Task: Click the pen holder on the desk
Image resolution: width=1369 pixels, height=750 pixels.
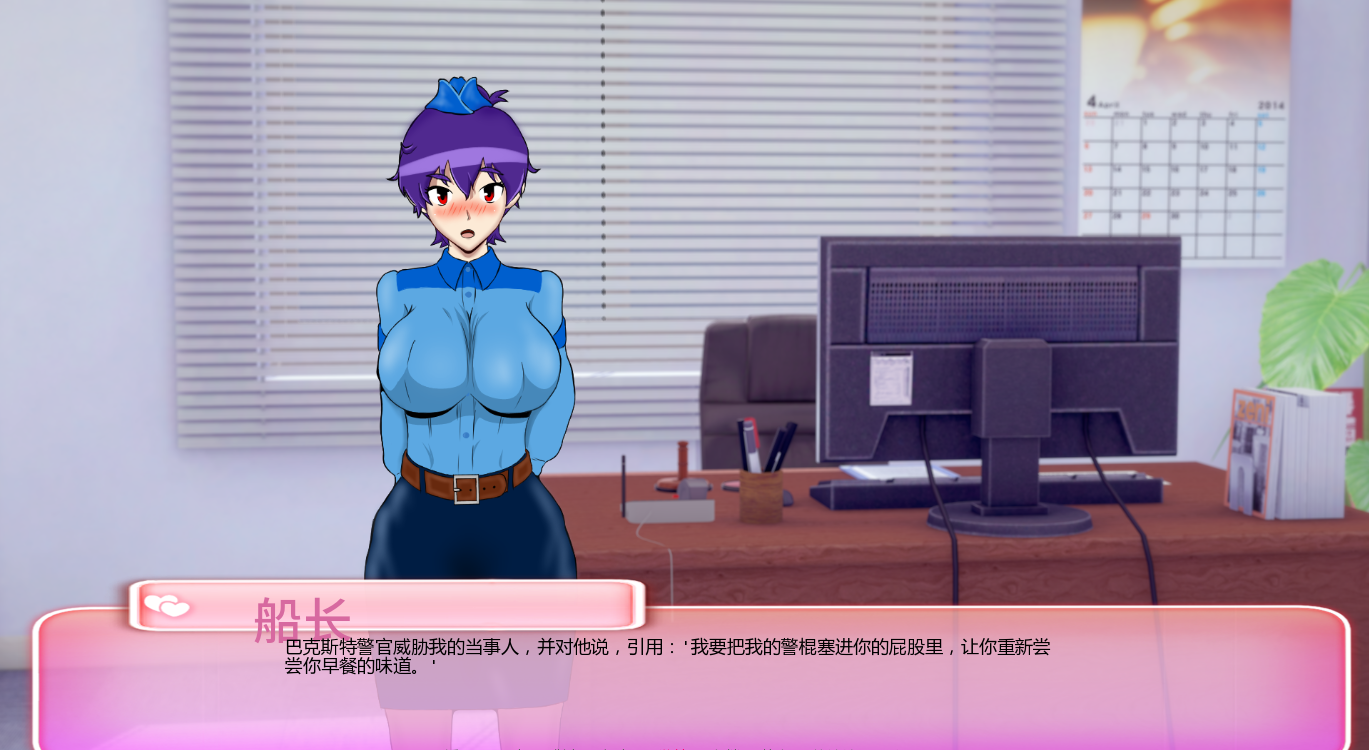Action: (763, 490)
